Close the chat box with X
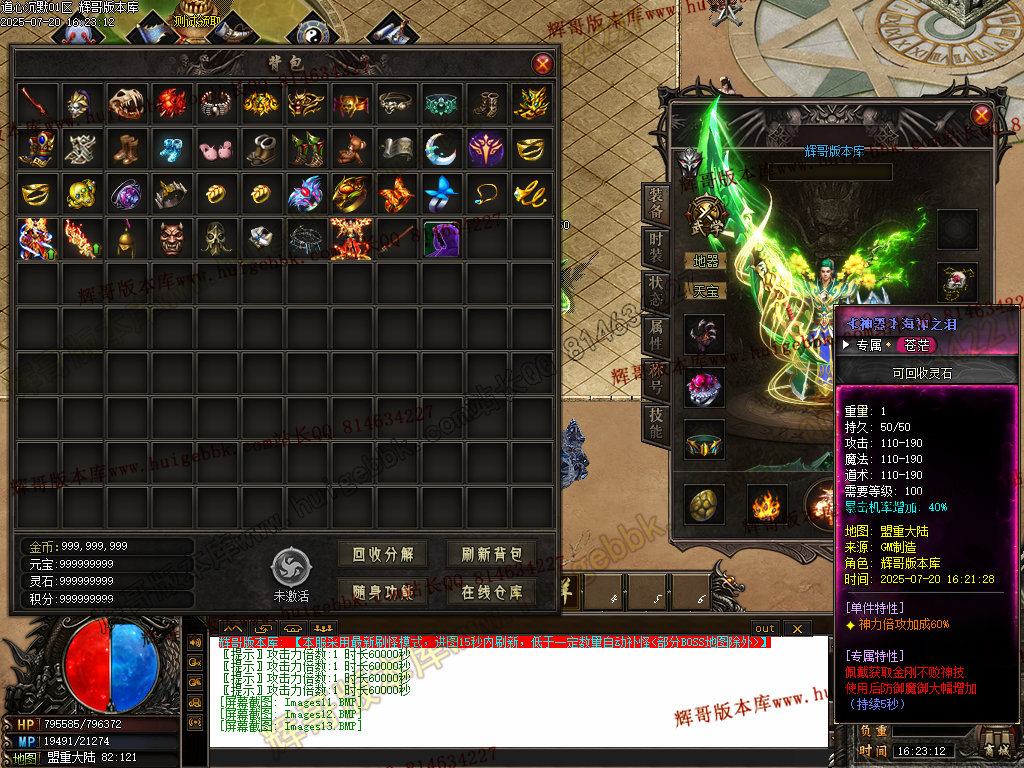 [x=796, y=628]
